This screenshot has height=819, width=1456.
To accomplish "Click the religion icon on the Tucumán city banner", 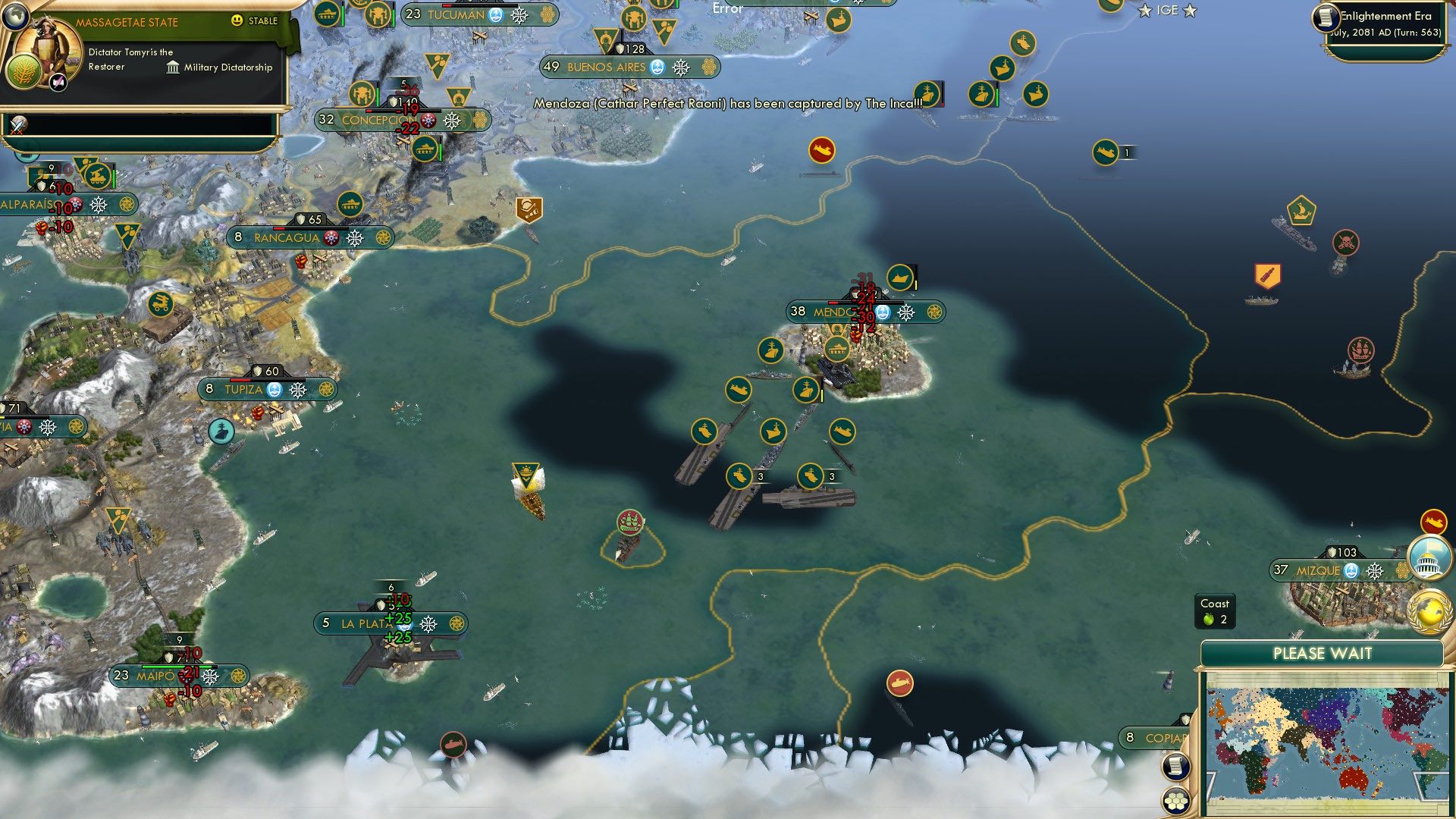I will click(x=519, y=14).
